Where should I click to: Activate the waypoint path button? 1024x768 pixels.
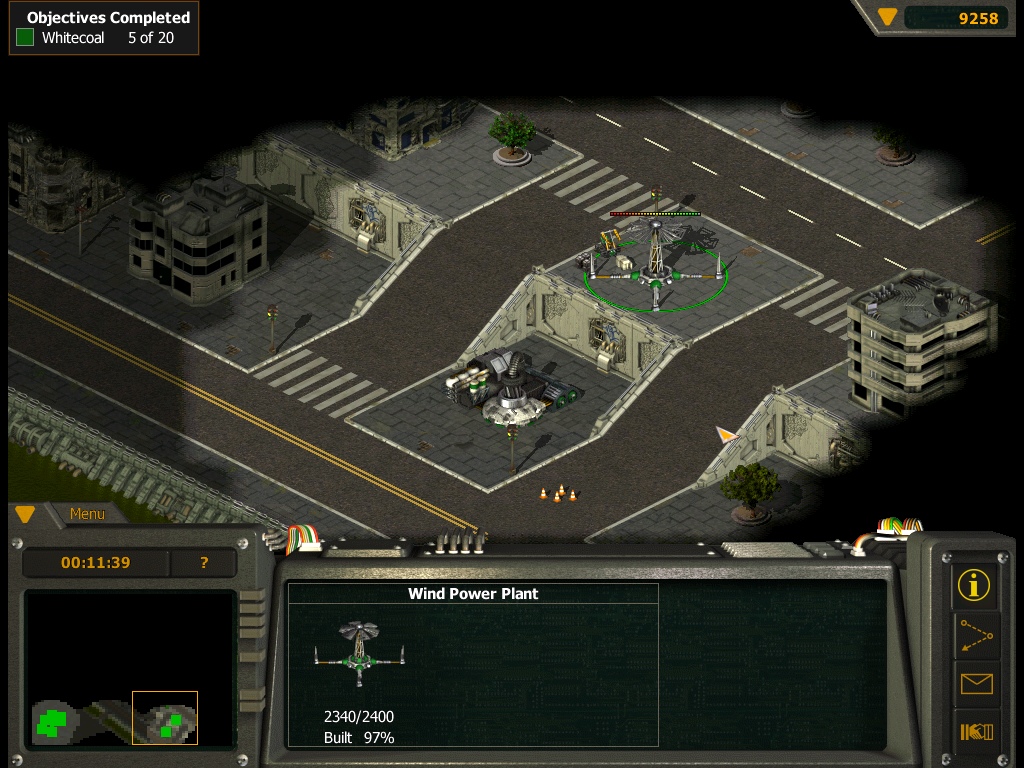point(974,635)
